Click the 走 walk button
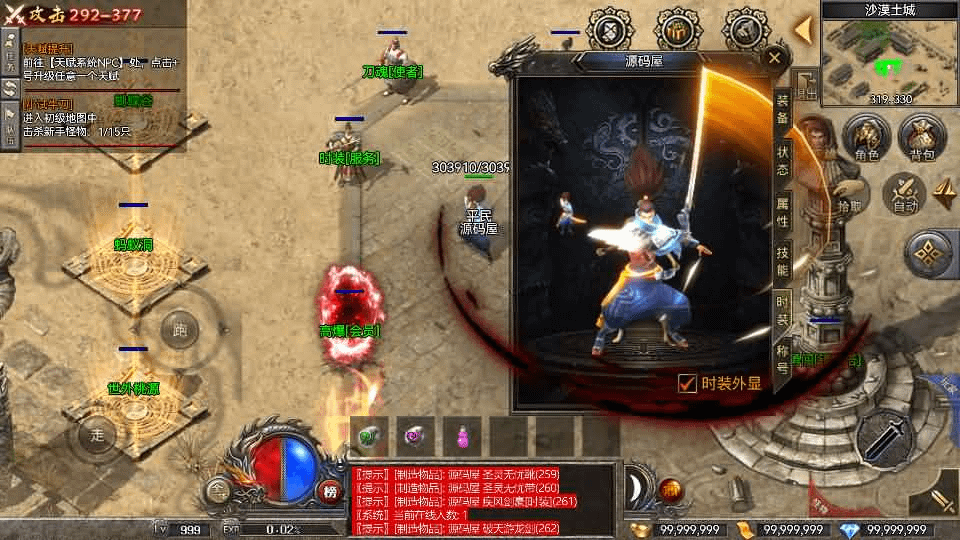The width and height of the screenshot is (960, 540). pos(97,435)
